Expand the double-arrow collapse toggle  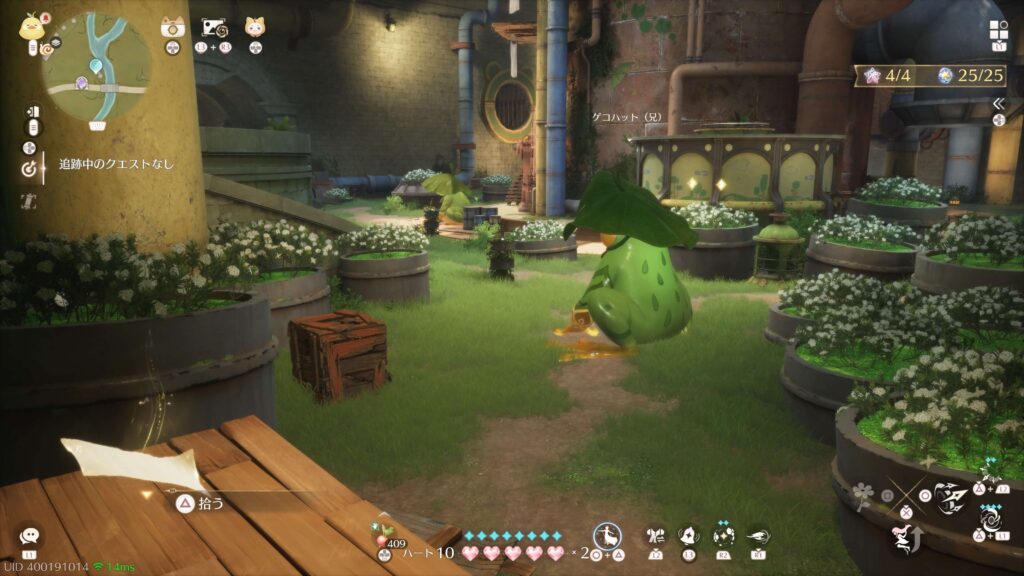pyautogui.click(x=997, y=103)
